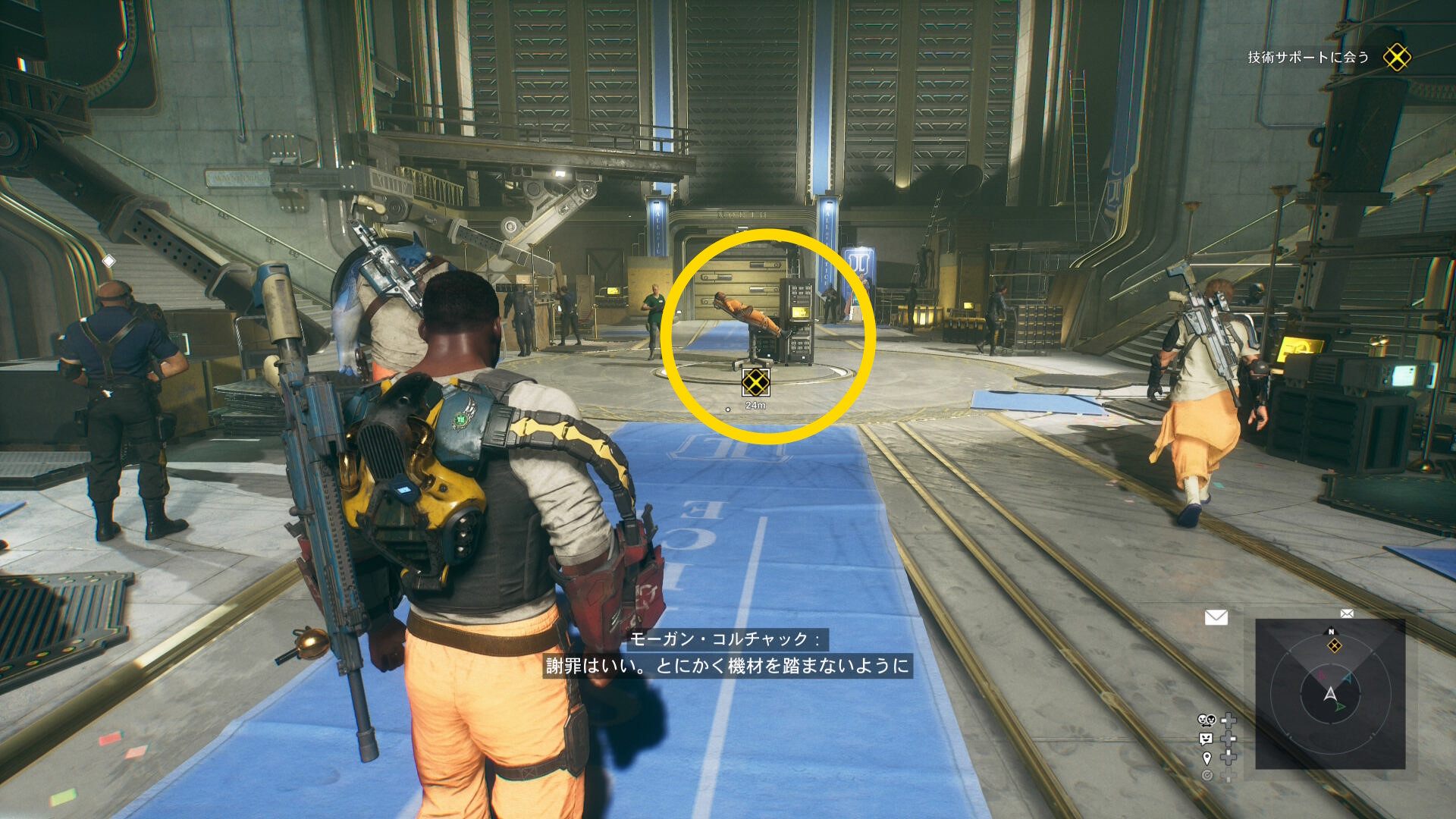Select the map pin marker icon
Image resolution: width=1456 pixels, height=819 pixels.
coord(1207,758)
